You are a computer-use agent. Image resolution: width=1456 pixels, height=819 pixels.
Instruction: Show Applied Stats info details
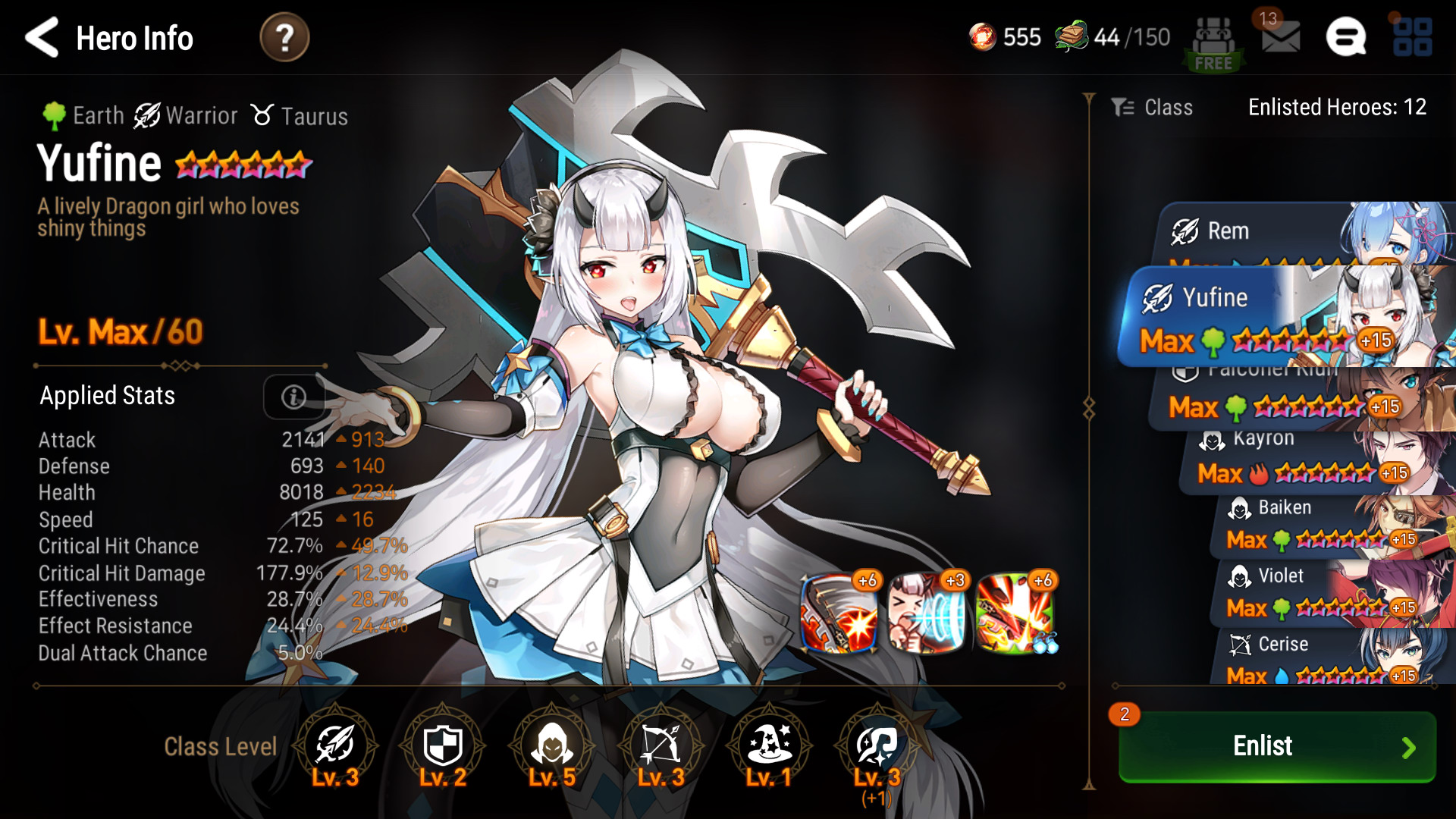[293, 396]
